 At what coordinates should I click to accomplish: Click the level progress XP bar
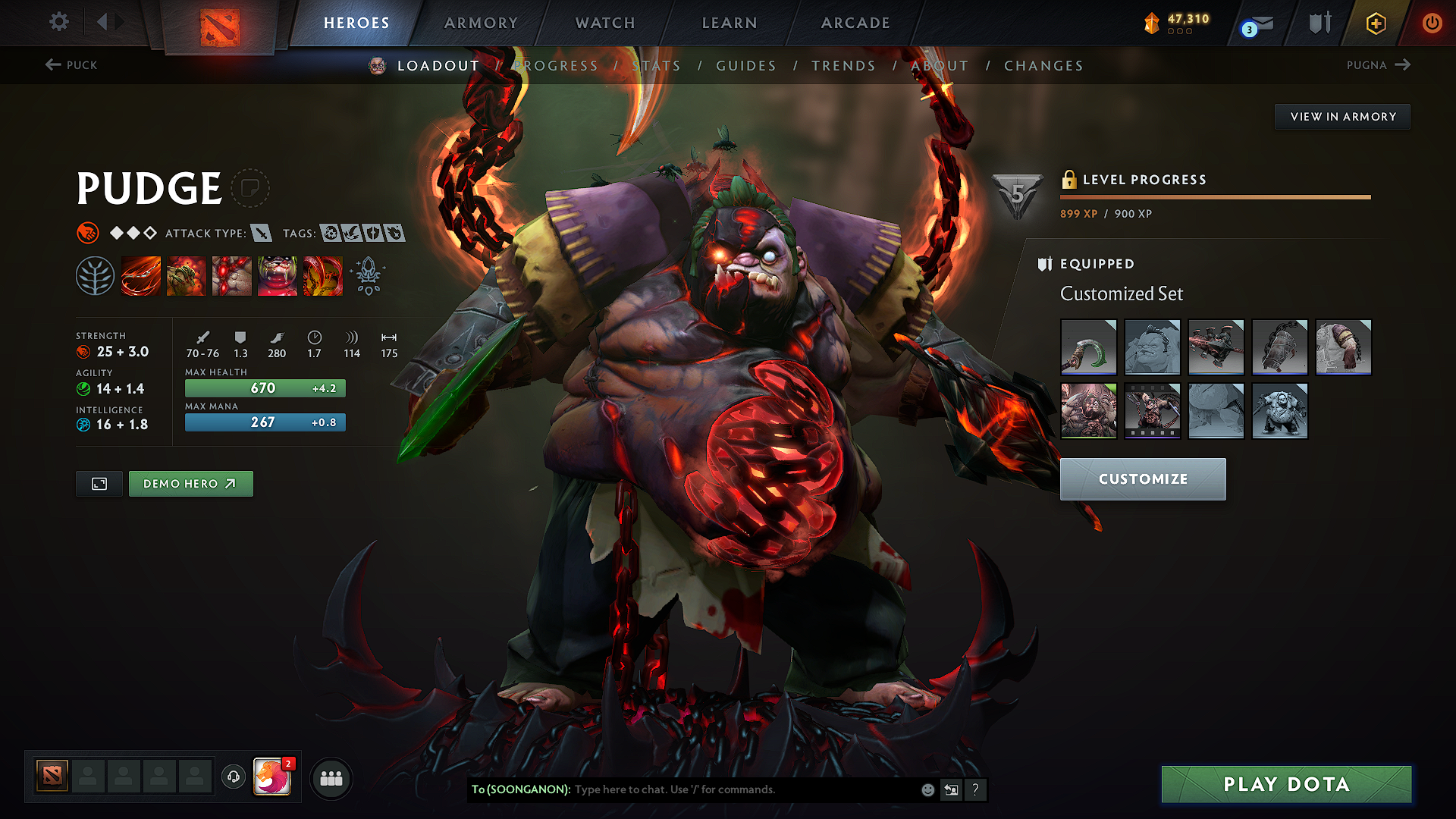pos(1215,196)
